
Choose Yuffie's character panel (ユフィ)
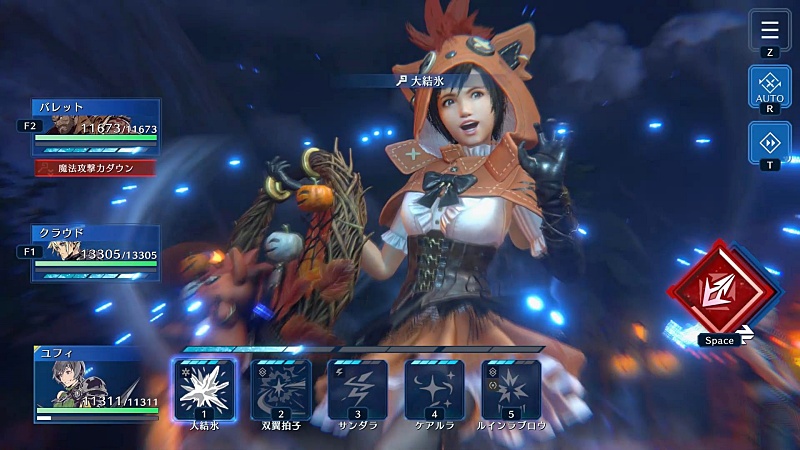97,384
